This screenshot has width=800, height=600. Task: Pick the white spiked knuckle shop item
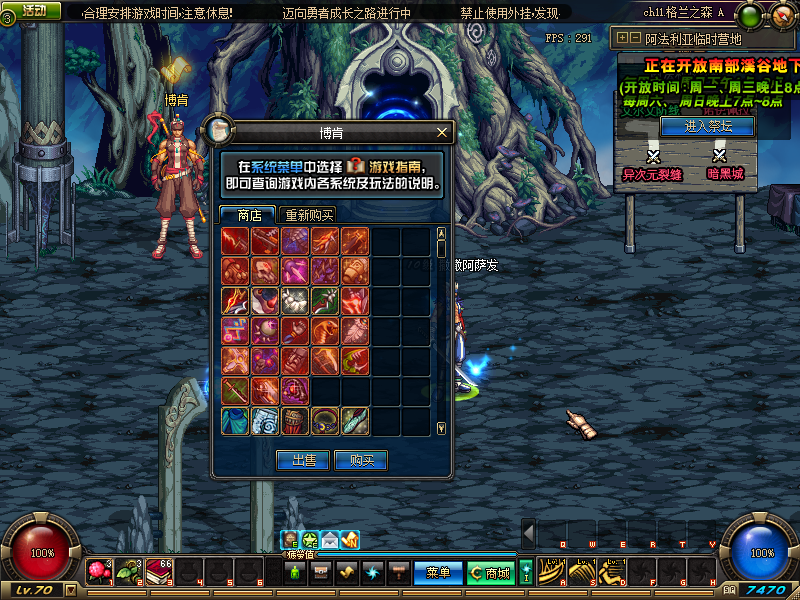point(295,301)
